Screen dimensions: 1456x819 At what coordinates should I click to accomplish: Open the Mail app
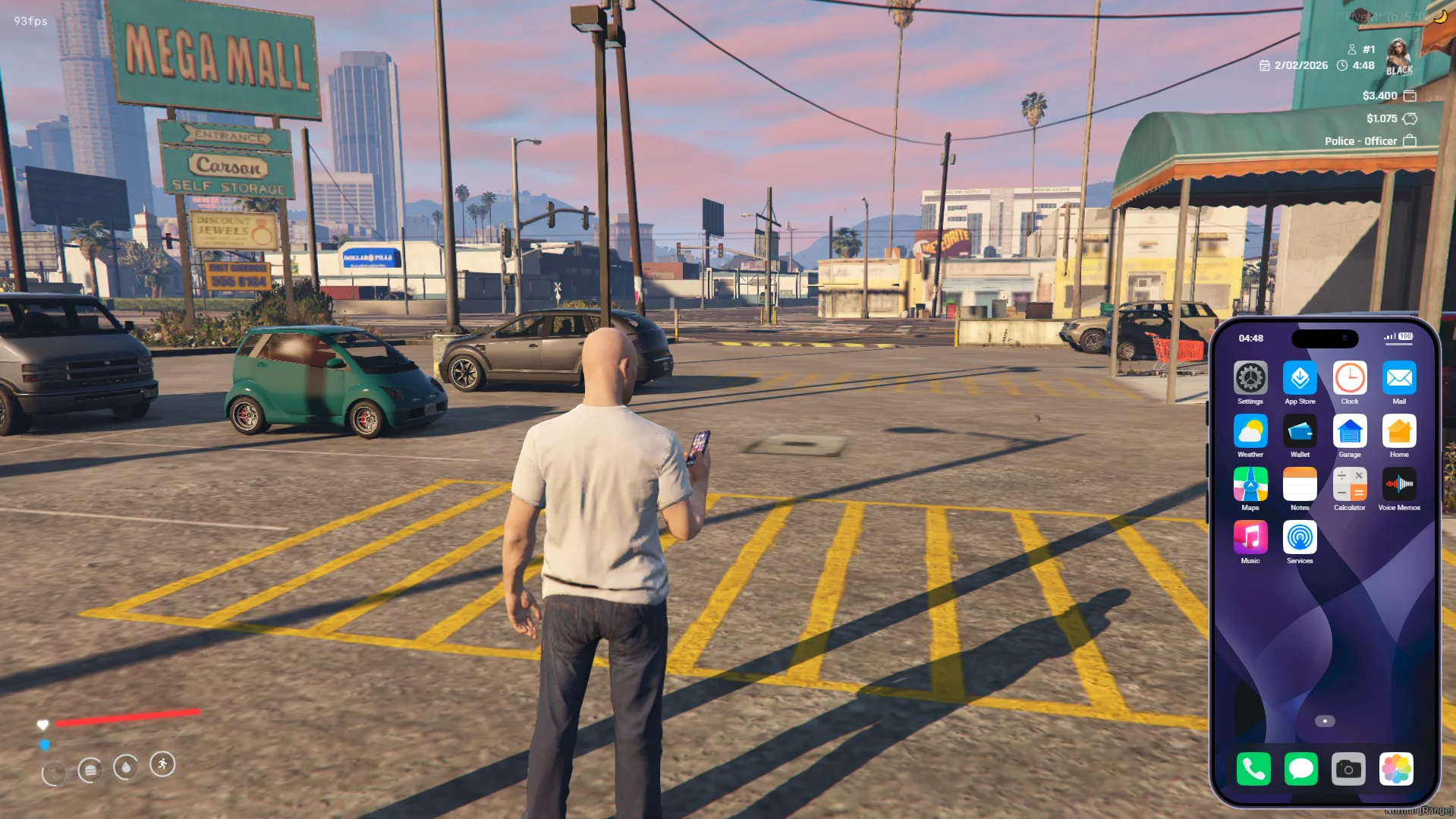pos(1398,378)
